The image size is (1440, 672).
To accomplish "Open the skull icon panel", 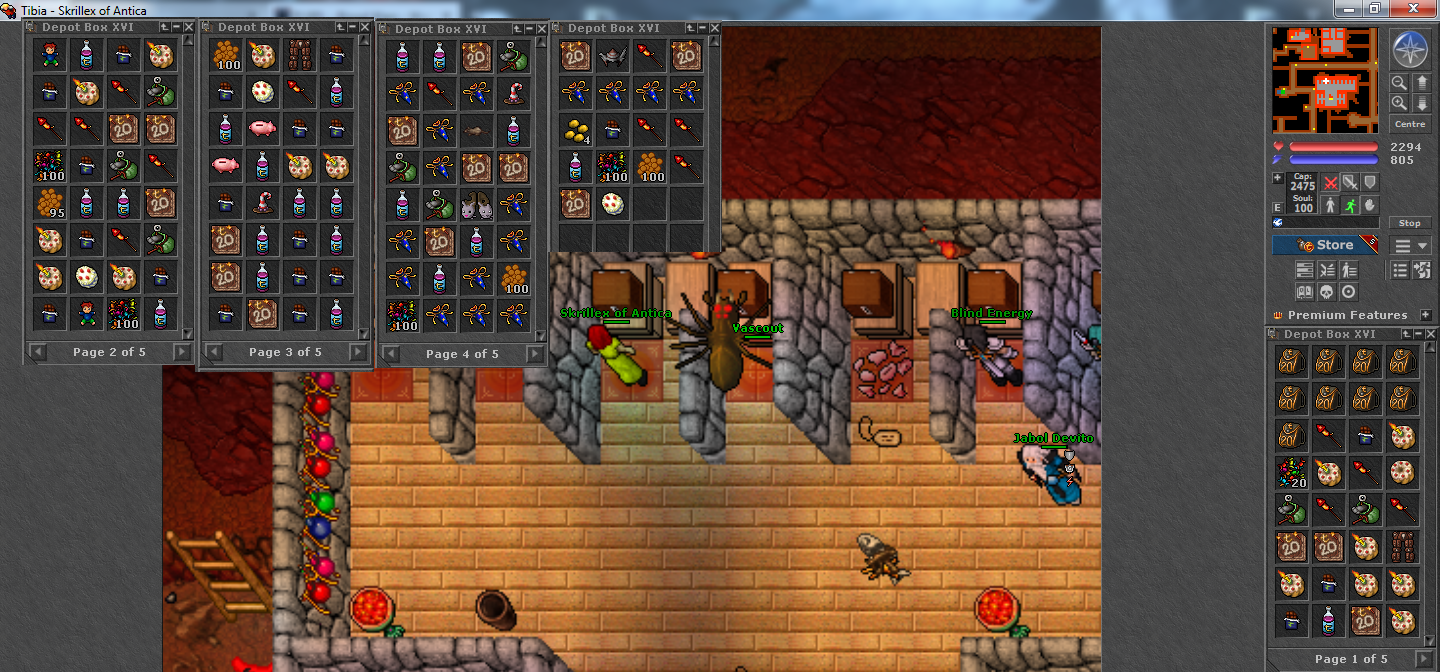I will (1327, 292).
